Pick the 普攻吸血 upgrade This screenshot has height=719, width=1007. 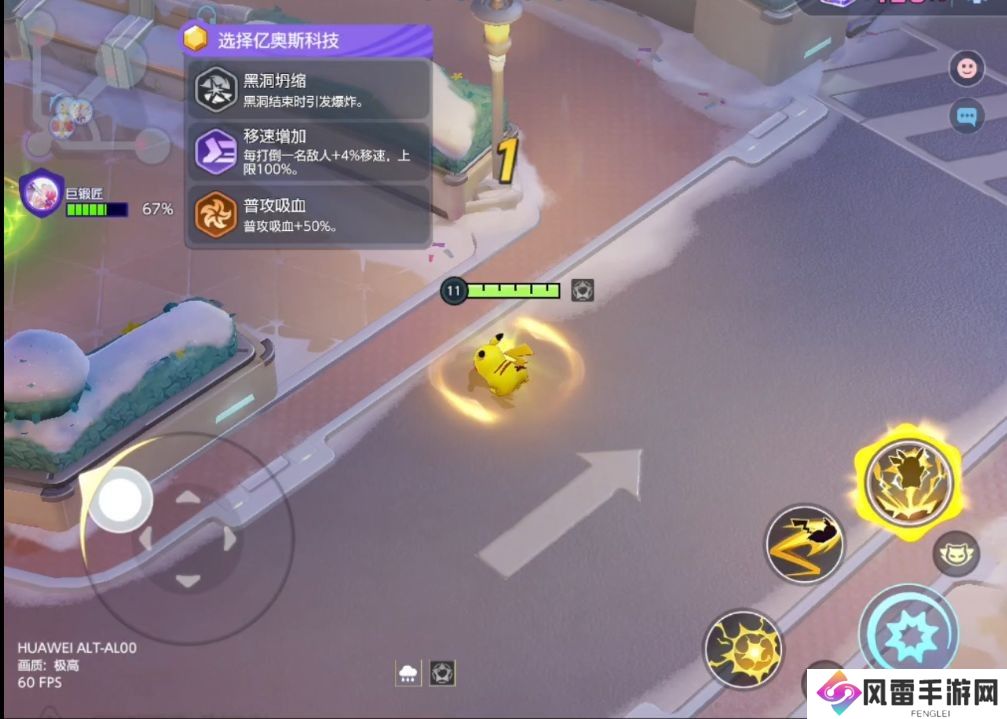tap(309, 215)
